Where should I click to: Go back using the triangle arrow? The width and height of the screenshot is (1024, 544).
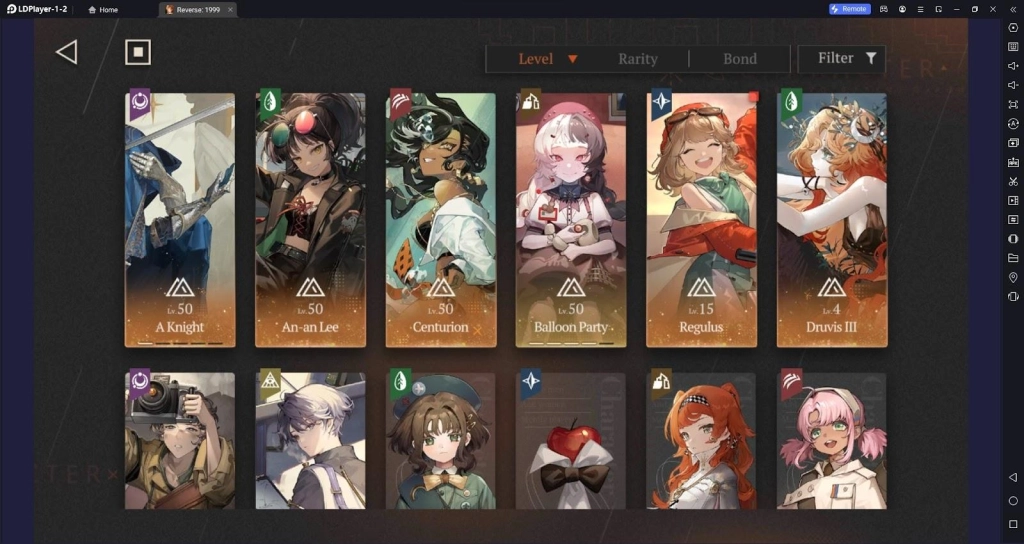click(66, 53)
